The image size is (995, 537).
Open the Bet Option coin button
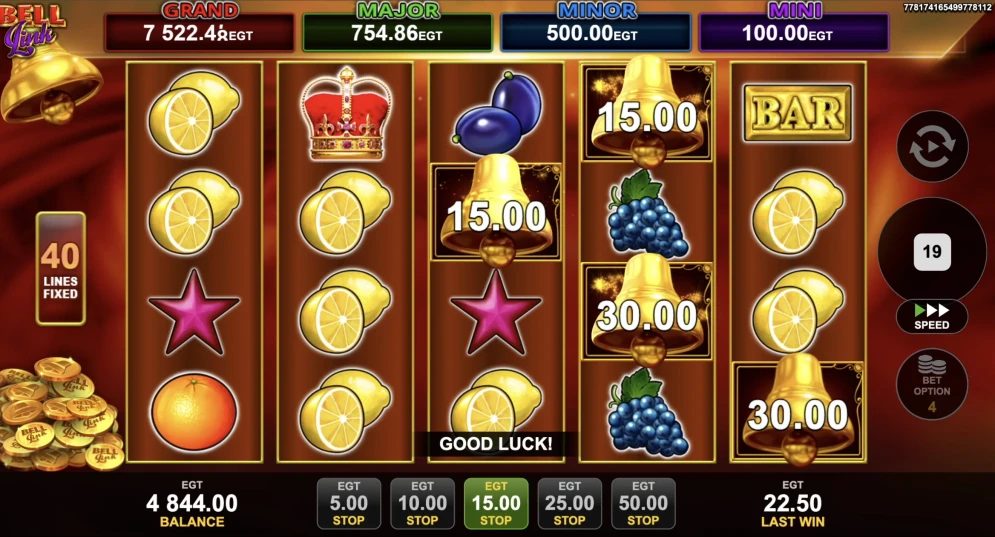(932, 384)
